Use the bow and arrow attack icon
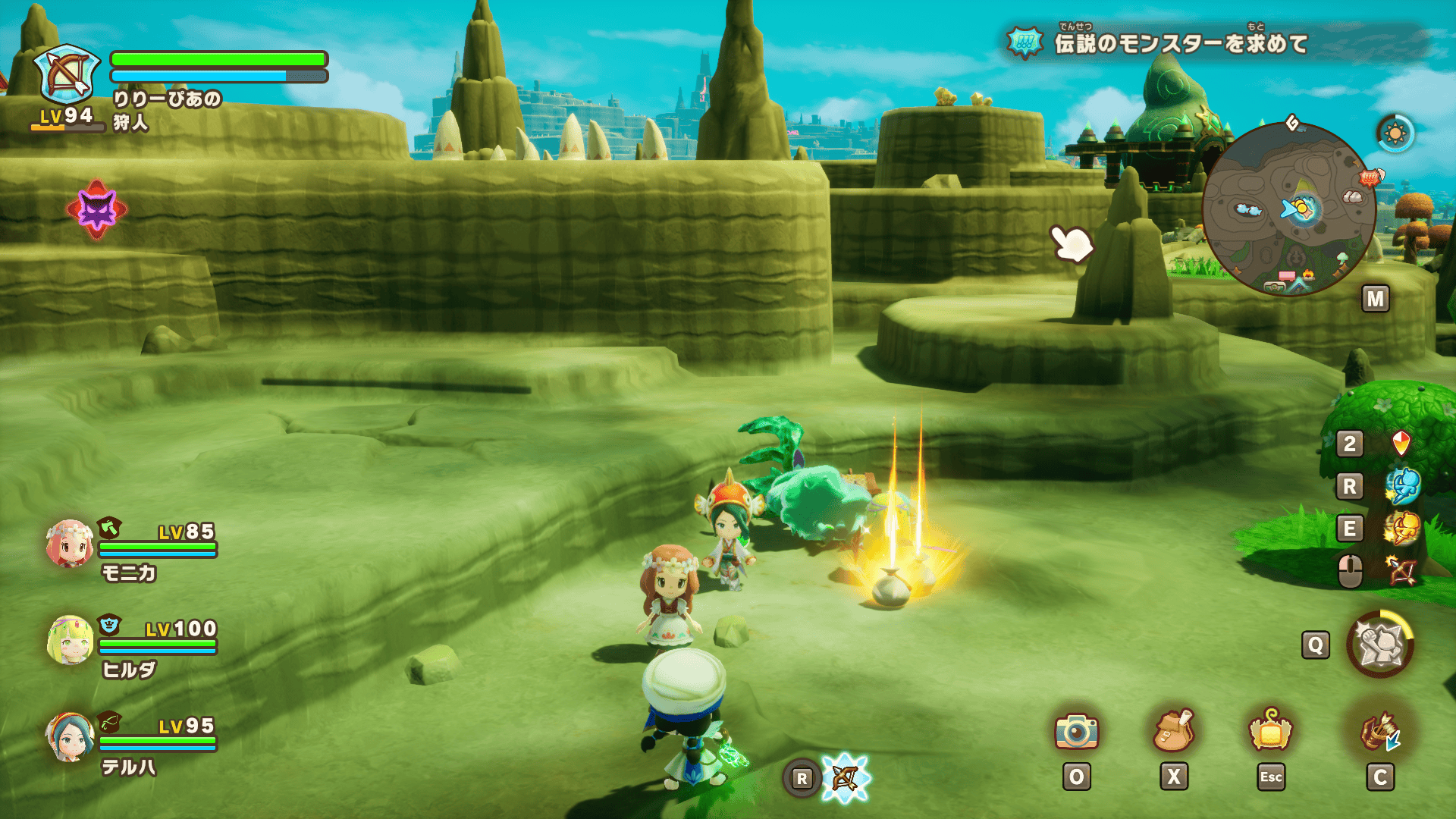This screenshot has width=1456, height=819. click(x=1401, y=570)
